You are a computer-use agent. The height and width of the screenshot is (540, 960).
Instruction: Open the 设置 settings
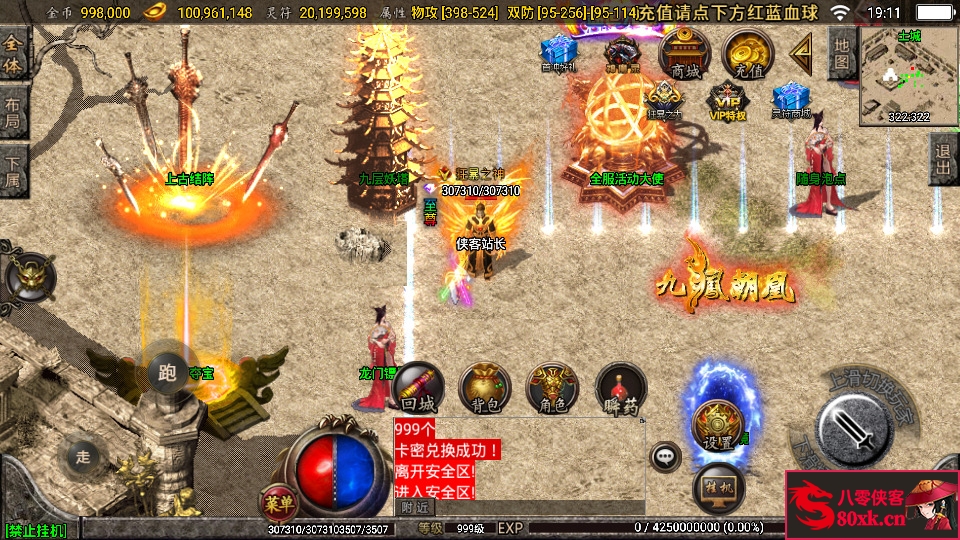tap(716, 423)
